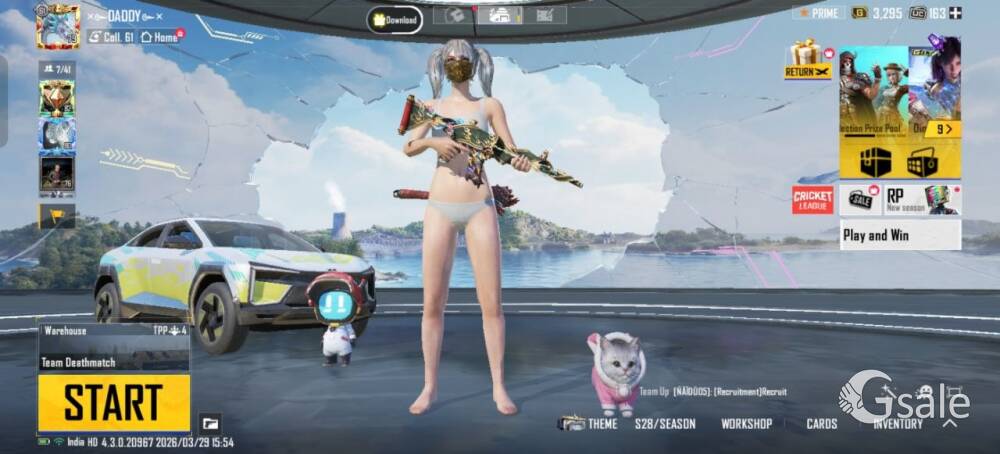Open the THEME menu
1000x454 pixels.
tap(590, 424)
